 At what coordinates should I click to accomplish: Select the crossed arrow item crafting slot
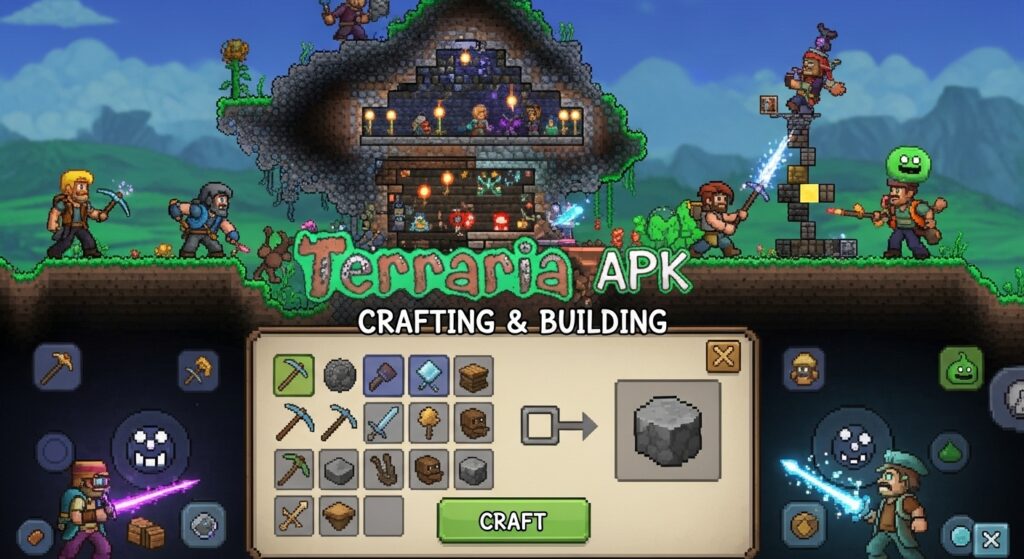[x=293, y=515]
